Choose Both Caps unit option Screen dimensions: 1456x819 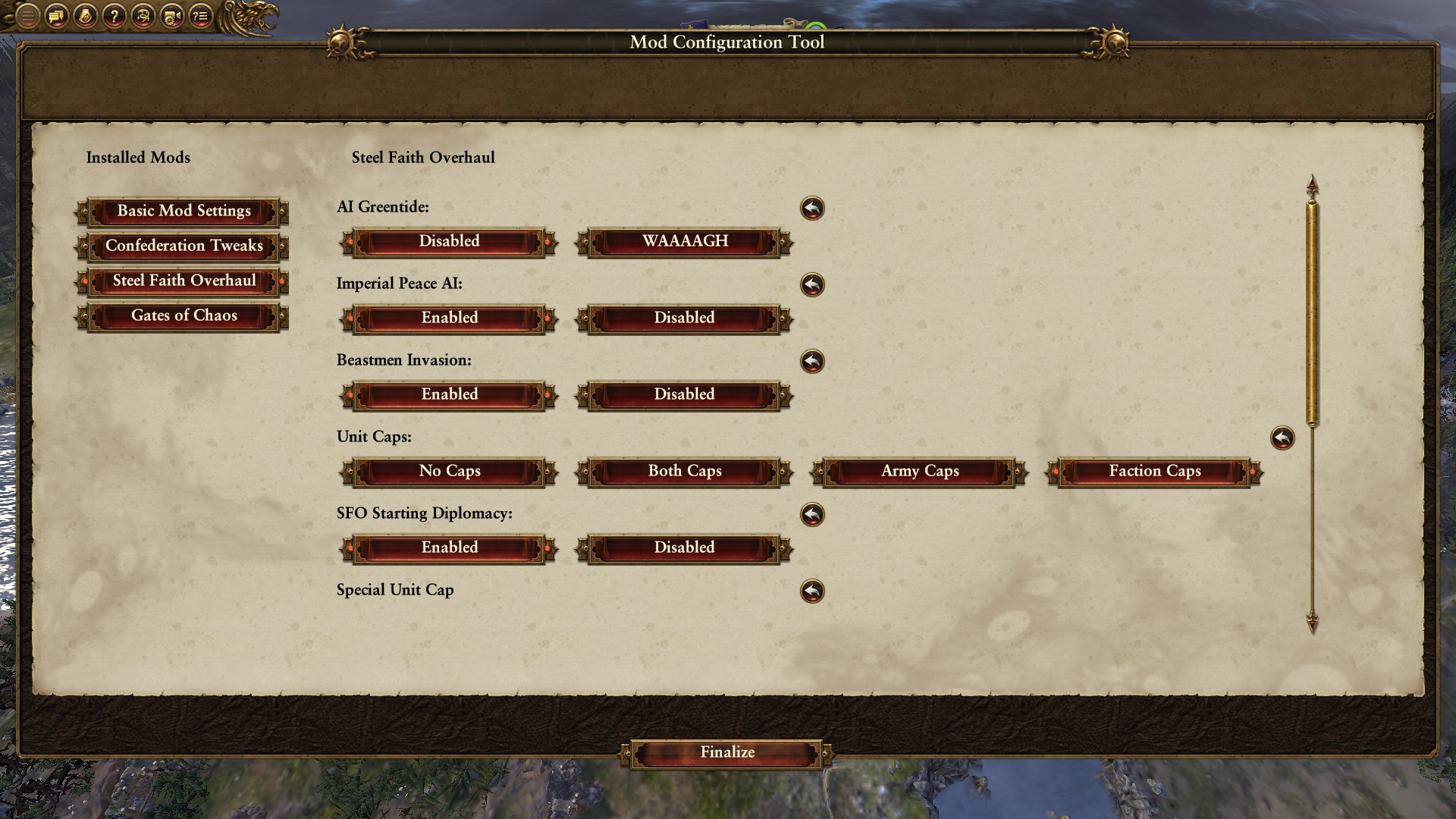coord(684,472)
